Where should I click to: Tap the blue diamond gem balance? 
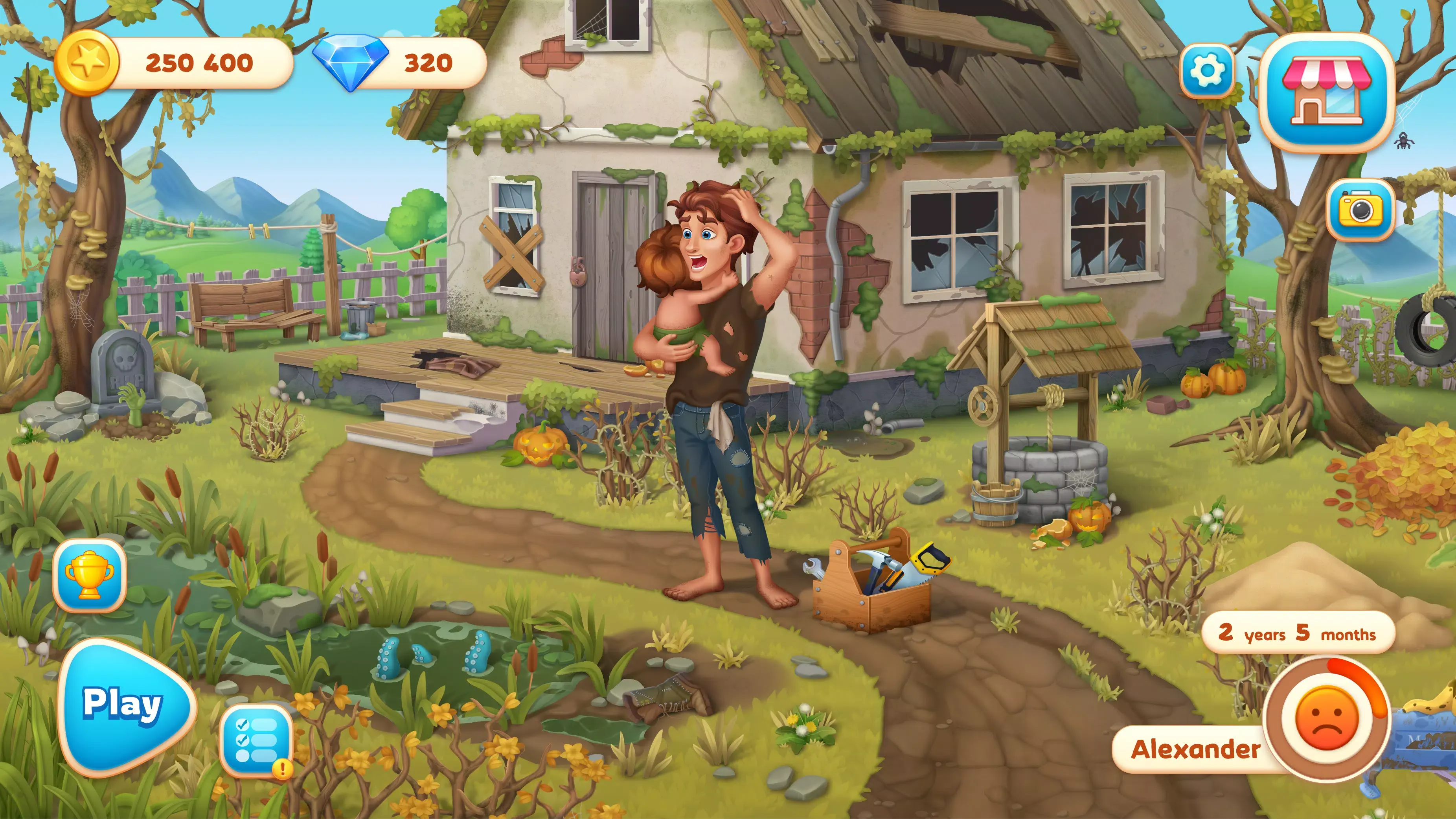coord(400,63)
